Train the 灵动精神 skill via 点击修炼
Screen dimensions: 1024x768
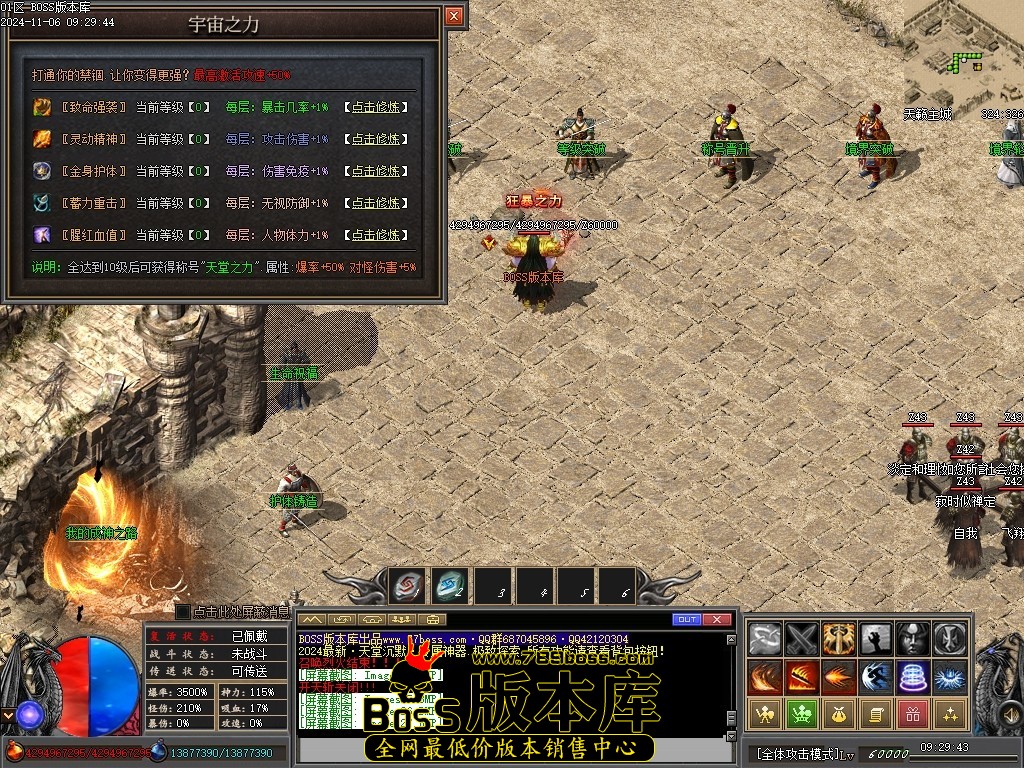[375, 139]
